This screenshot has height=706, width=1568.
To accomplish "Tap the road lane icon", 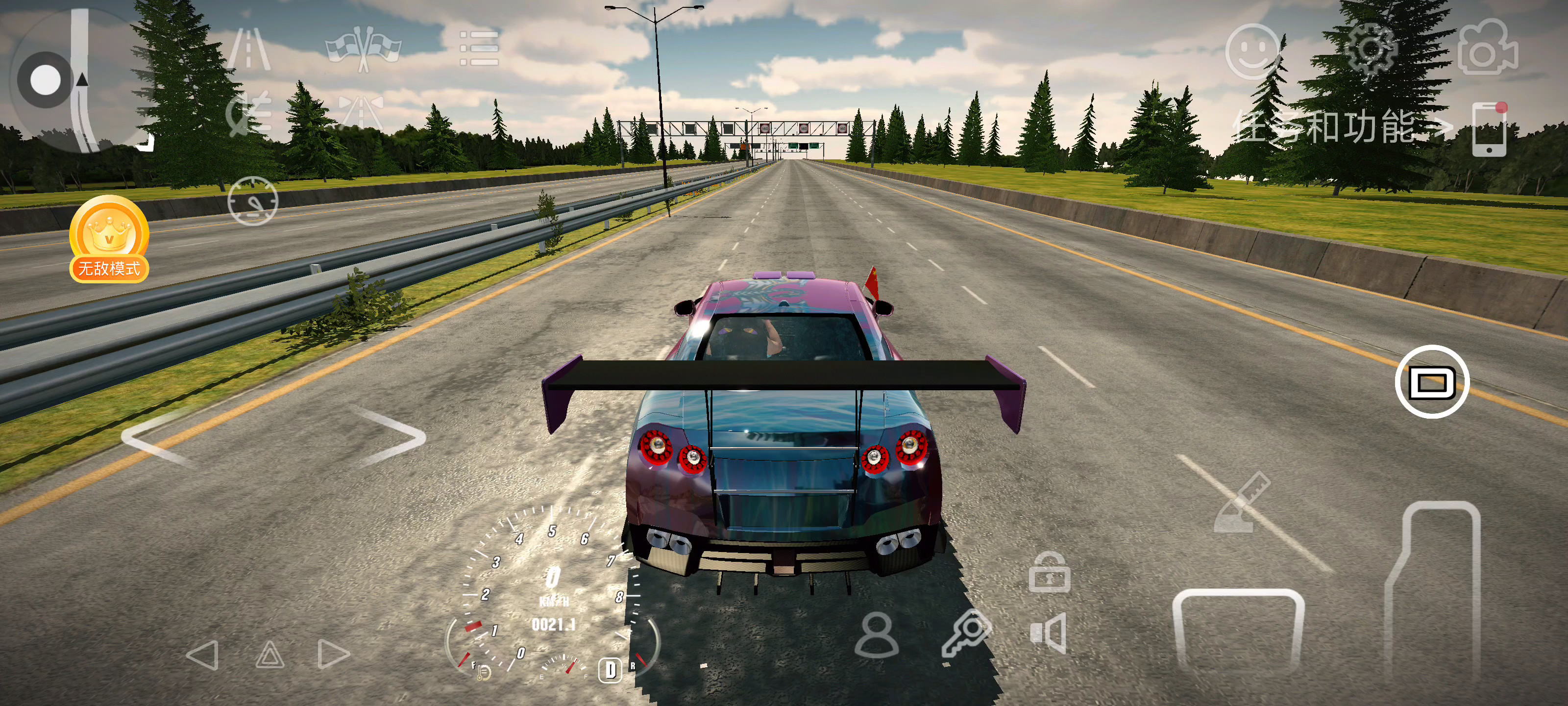I will click(249, 49).
